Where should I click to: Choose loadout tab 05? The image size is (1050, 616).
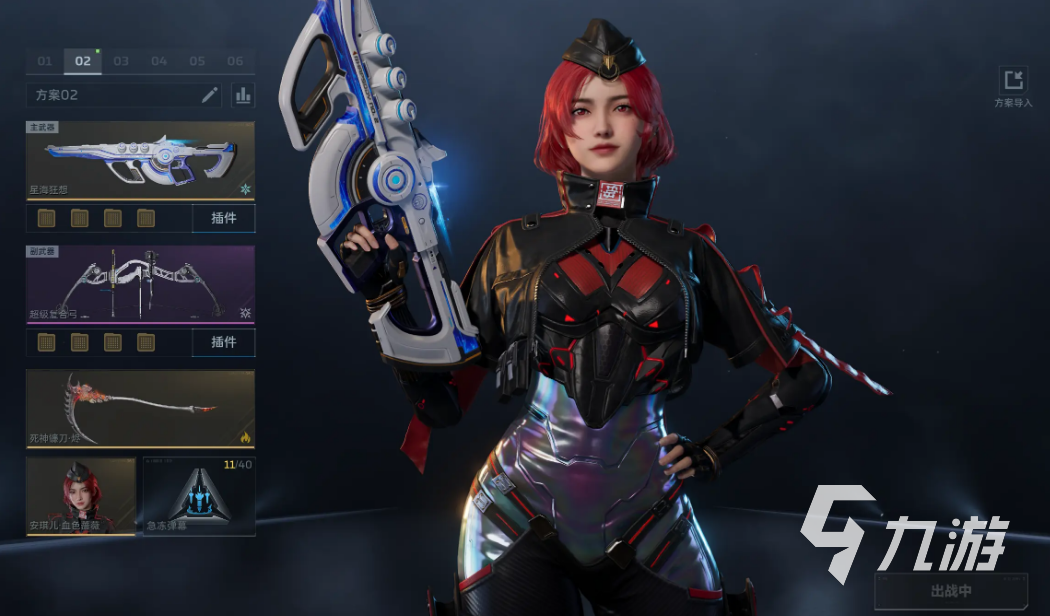(197, 61)
